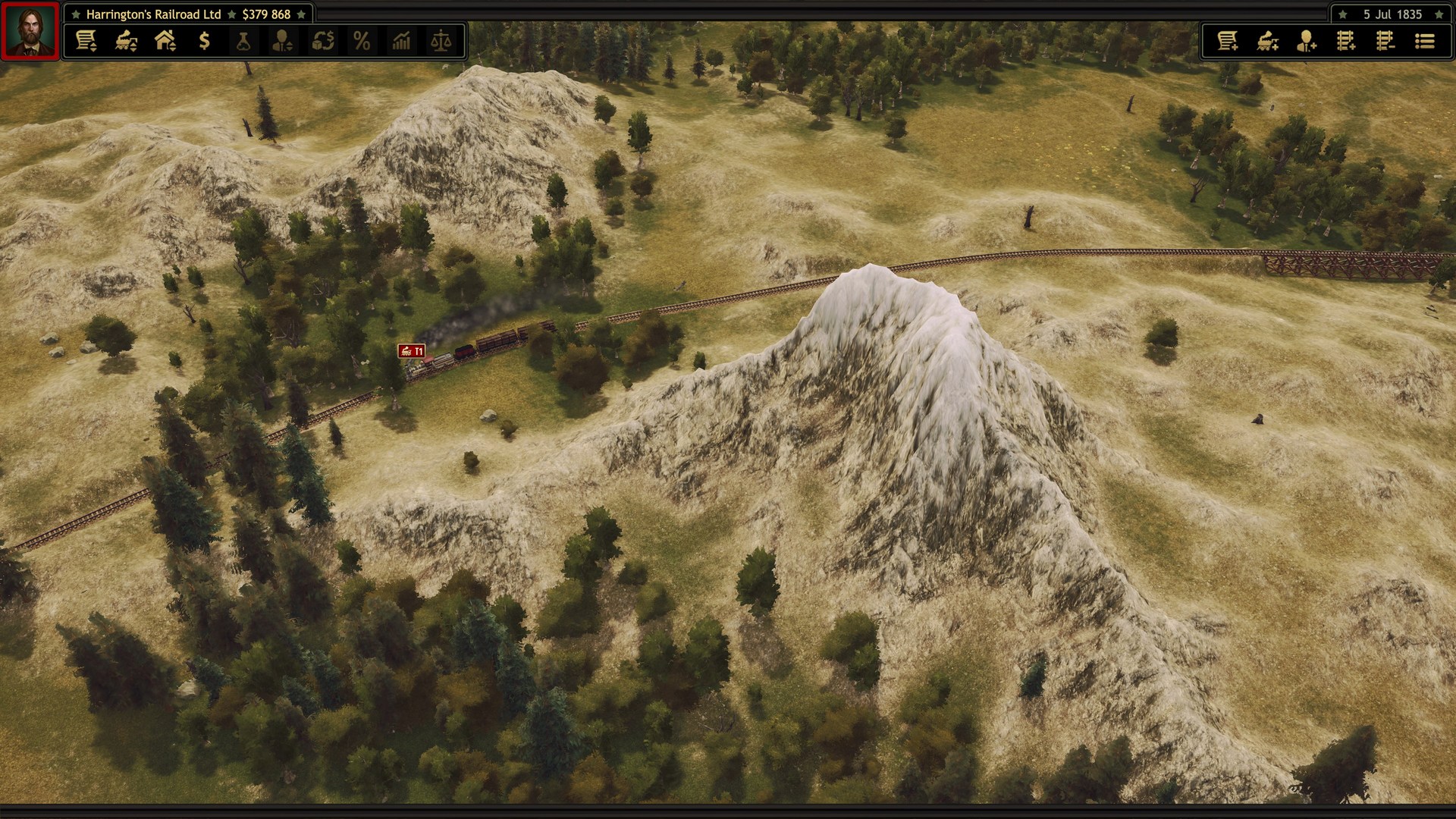Open research via the flask icon
The height and width of the screenshot is (819, 1456).
243,42
